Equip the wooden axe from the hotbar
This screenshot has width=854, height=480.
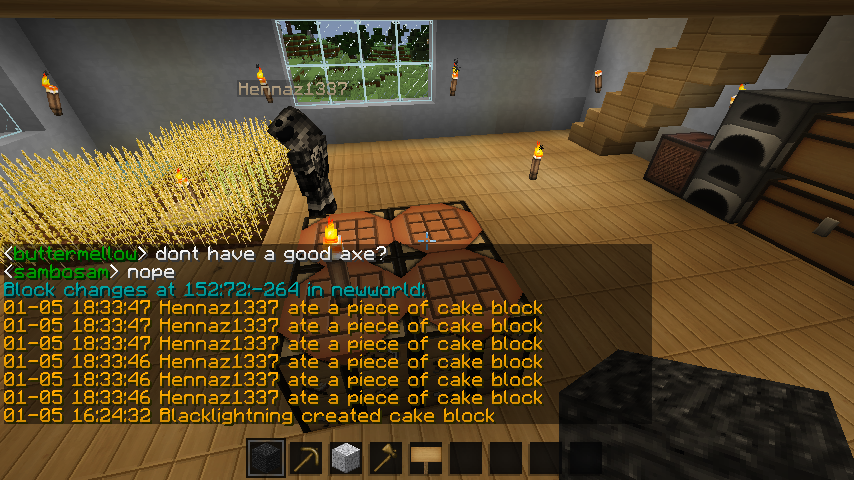pos(385,459)
